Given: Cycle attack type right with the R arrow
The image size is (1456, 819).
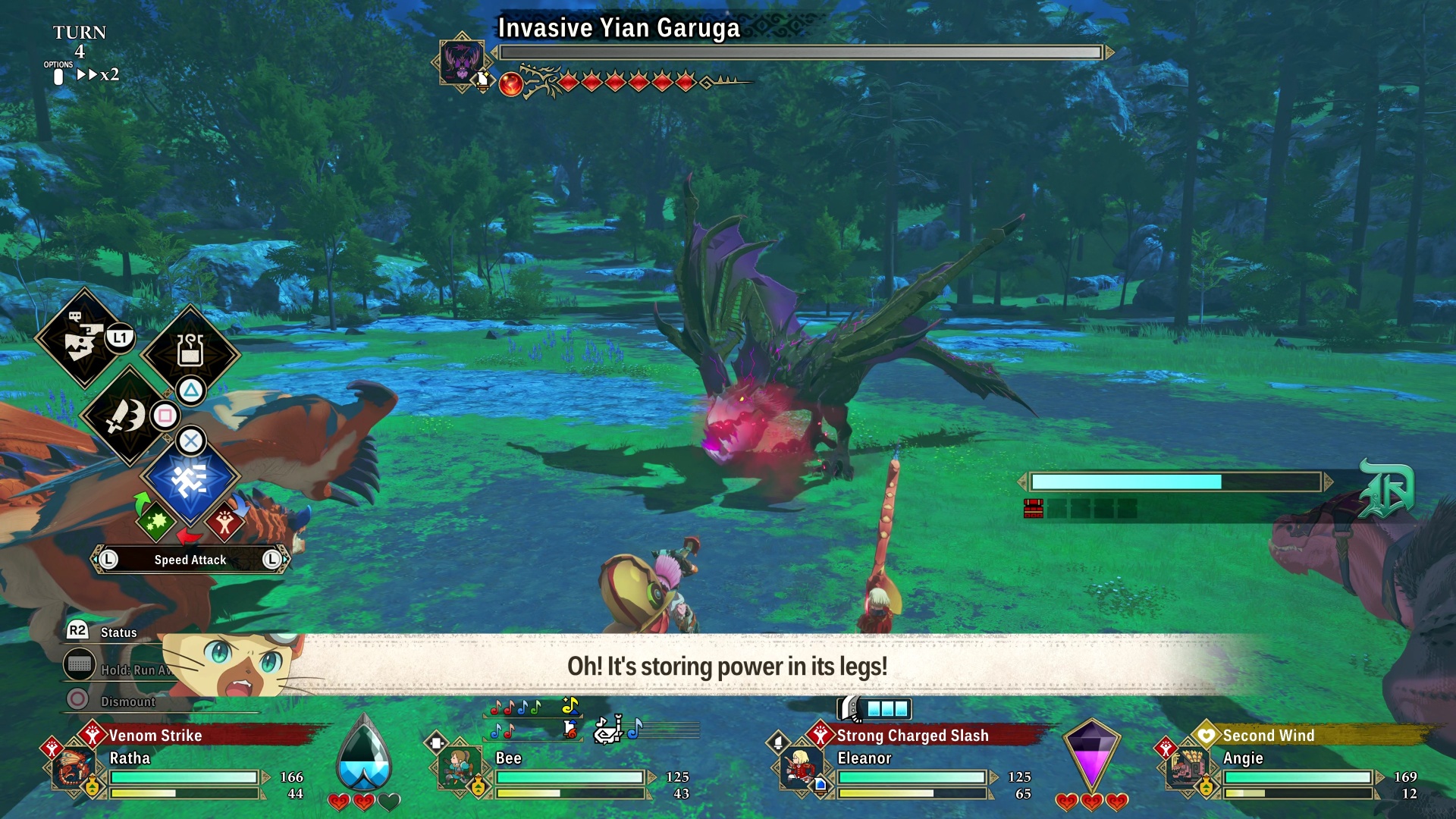Looking at the screenshot, I should click(270, 559).
